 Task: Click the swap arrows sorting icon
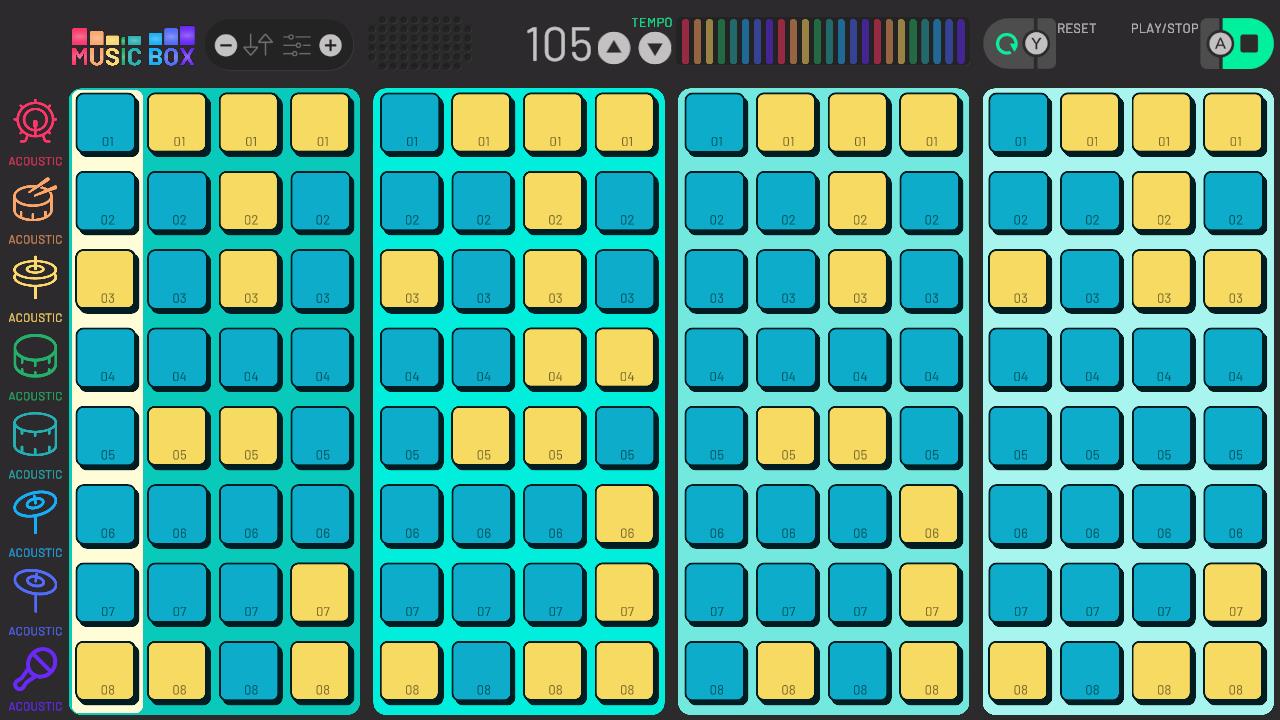point(258,44)
